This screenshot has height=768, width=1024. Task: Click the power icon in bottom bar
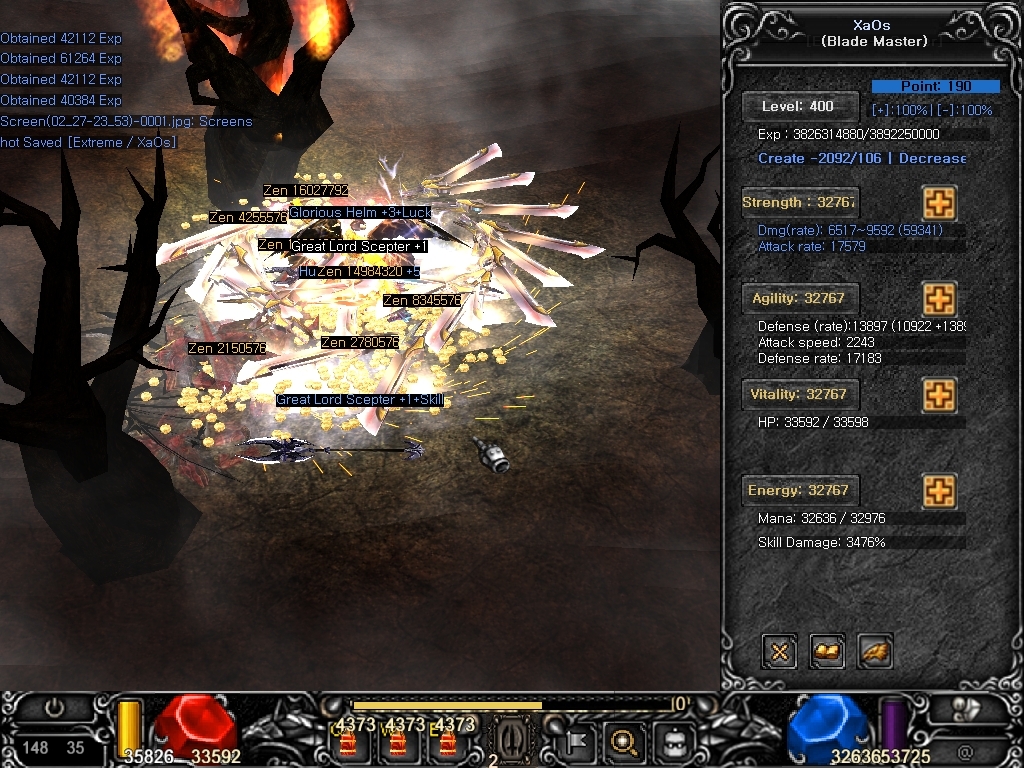coord(54,708)
